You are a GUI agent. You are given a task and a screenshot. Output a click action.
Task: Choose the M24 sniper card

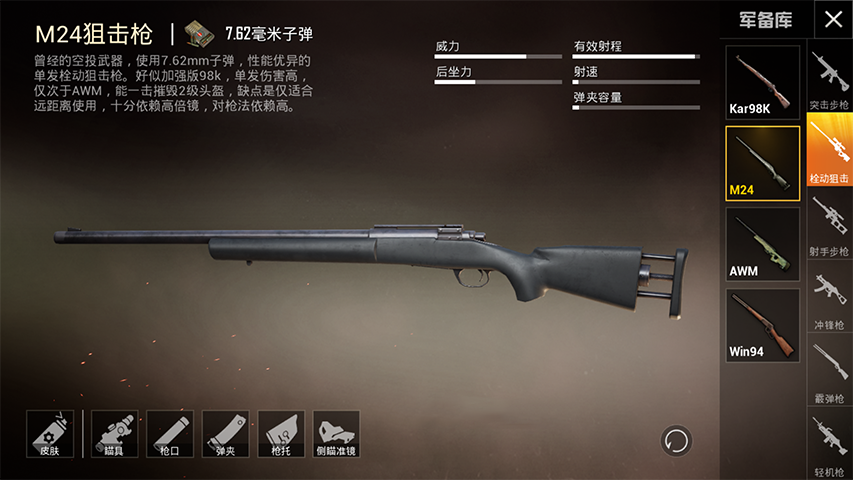coord(762,163)
